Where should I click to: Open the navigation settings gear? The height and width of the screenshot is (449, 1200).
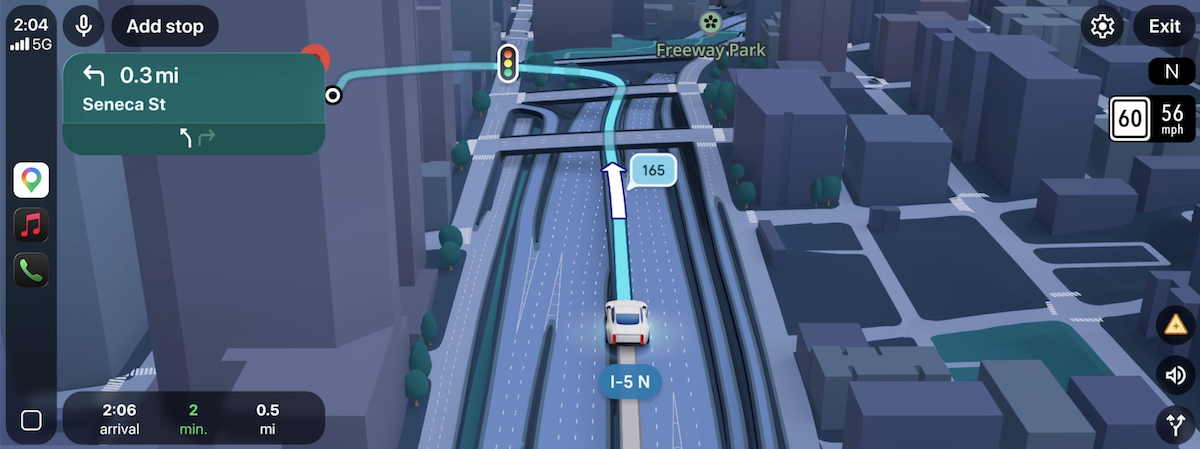tap(1103, 26)
